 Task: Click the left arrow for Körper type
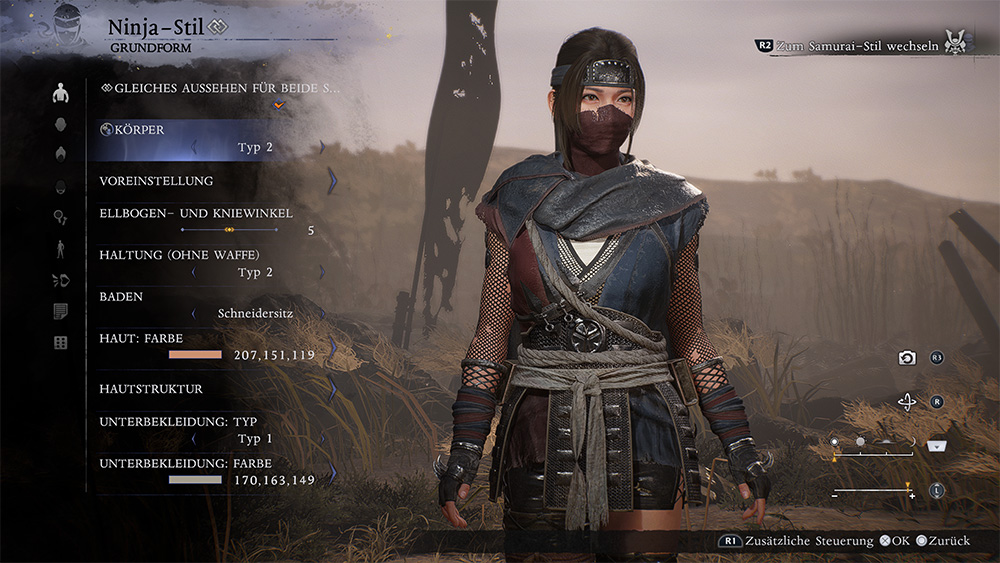[193, 147]
